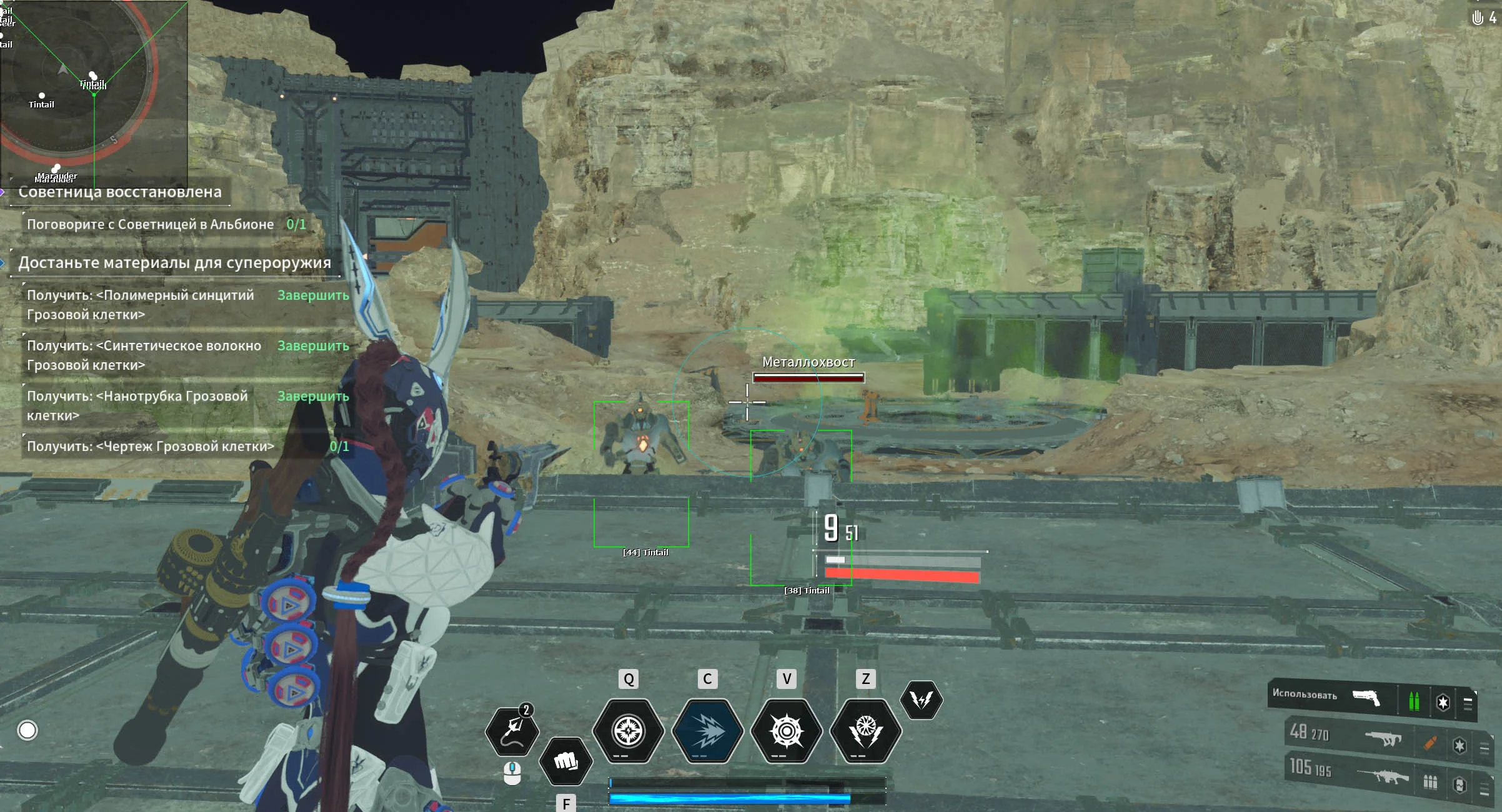
Task: Click the small twin-lightning passive icon
Action: click(921, 700)
